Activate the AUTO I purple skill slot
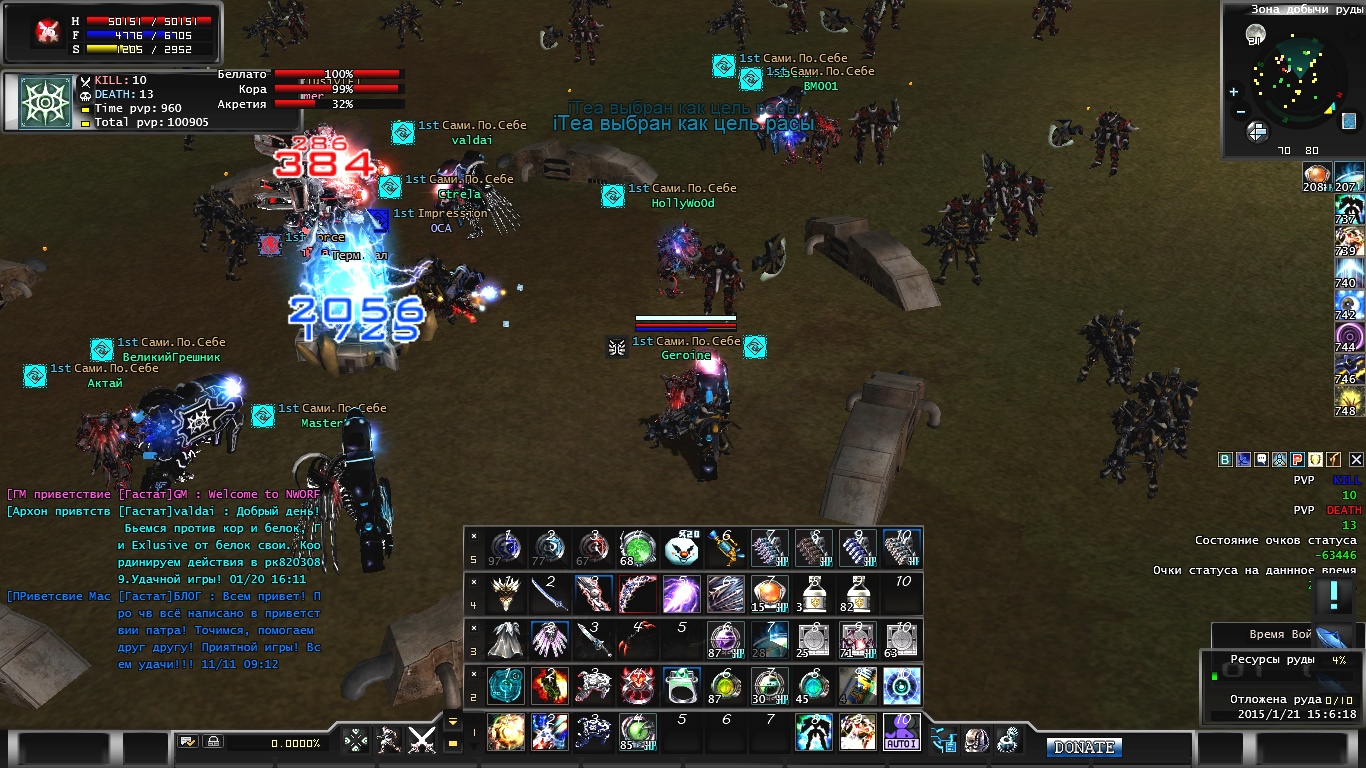 pos(902,732)
